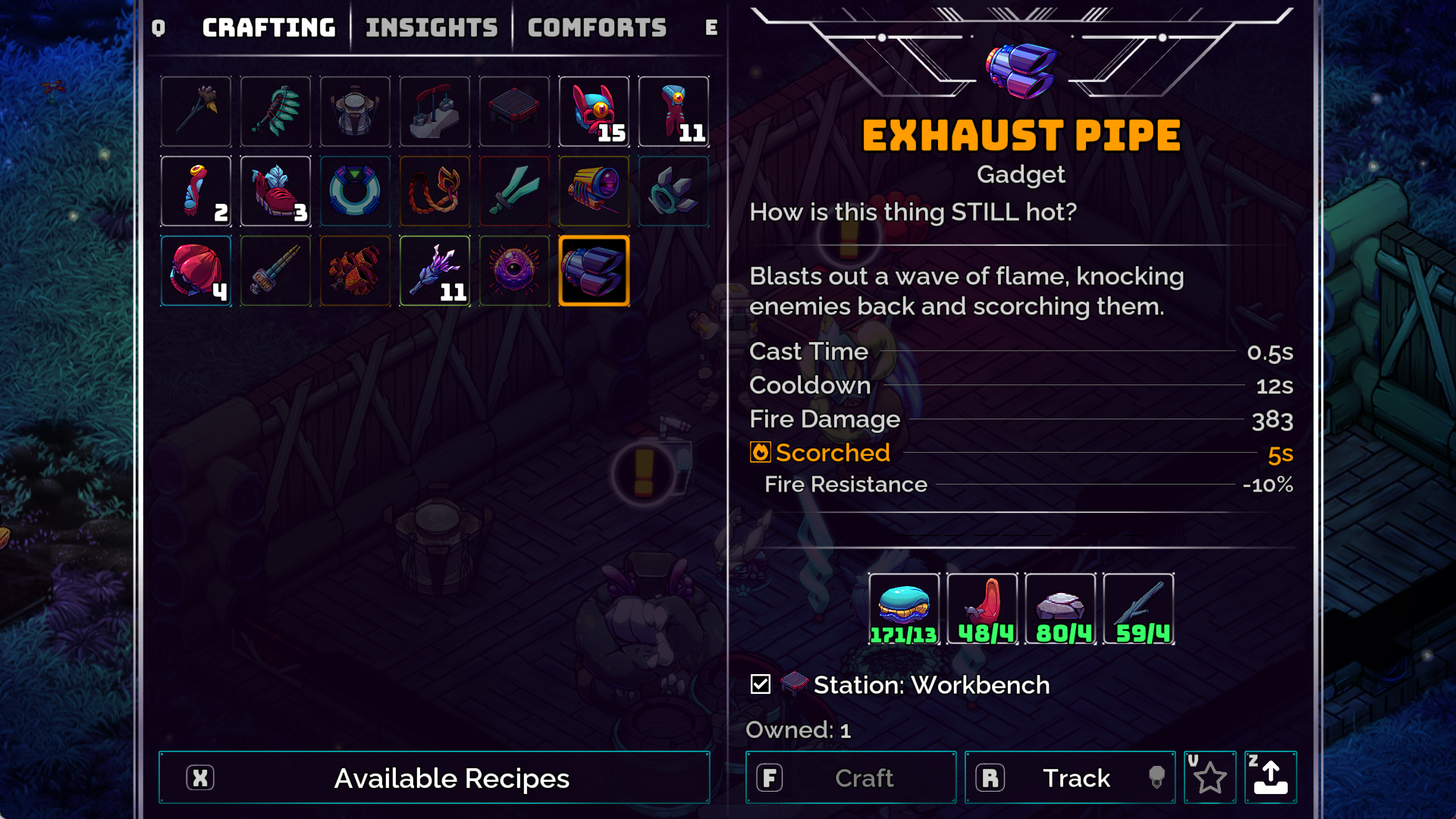Select the cannon gadget recipe
This screenshot has height=819, width=1456.
pyautogui.click(x=594, y=191)
